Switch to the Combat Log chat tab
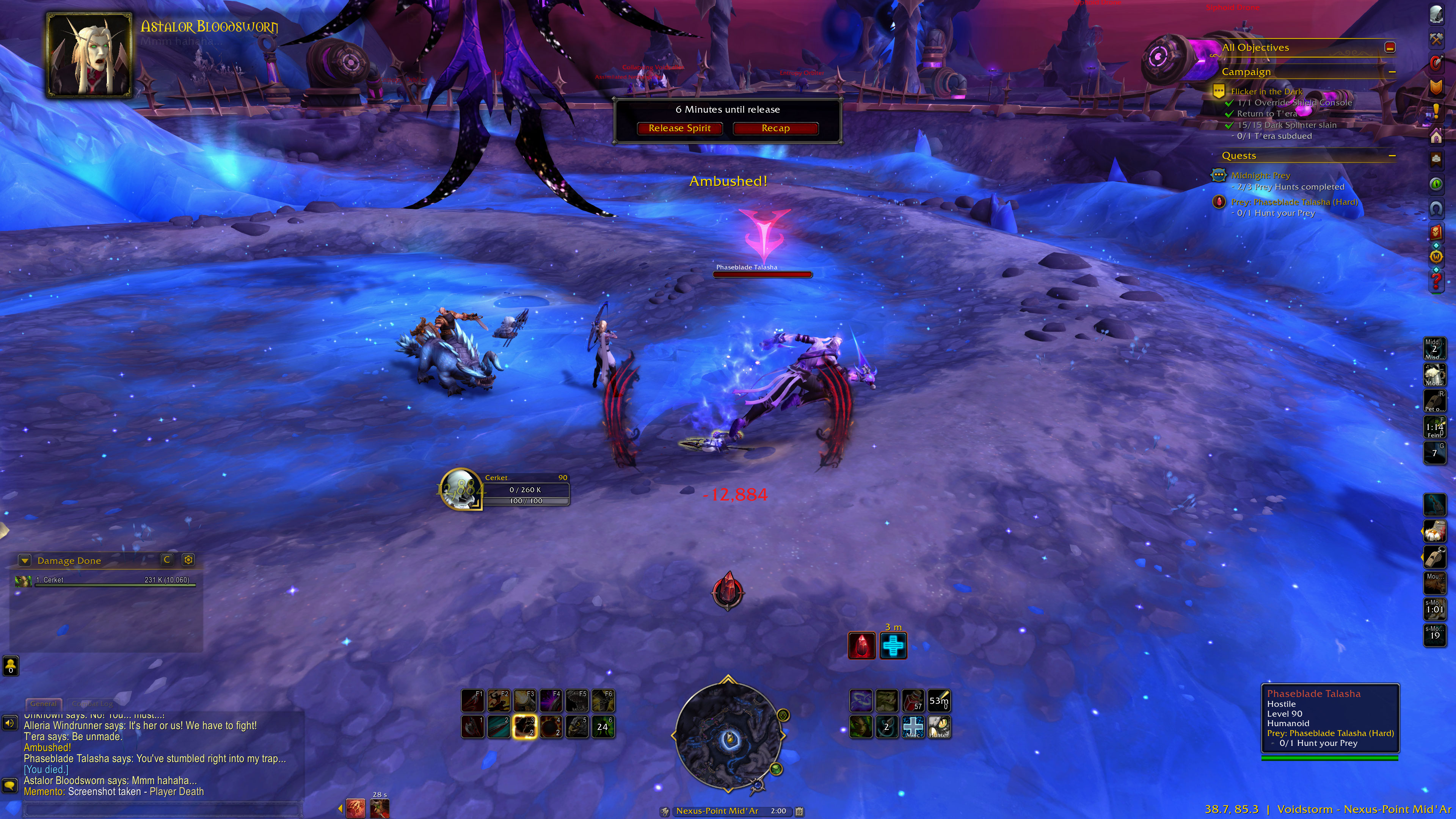Screen dimensions: 1456x819 coord(92,704)
